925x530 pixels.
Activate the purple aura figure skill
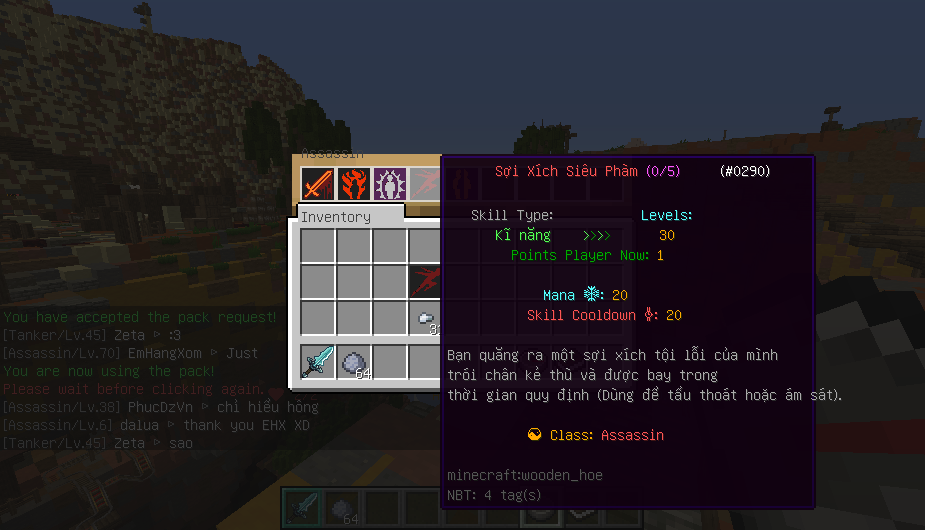click(389, 185)
